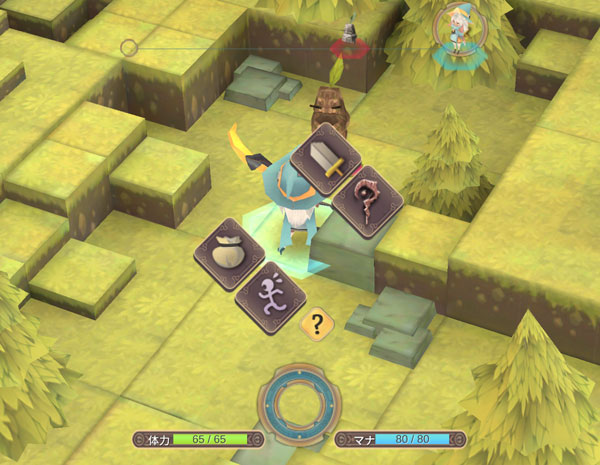600x465 pixels.
Task: Pick the running figure move action
Action: click(269, 294)
